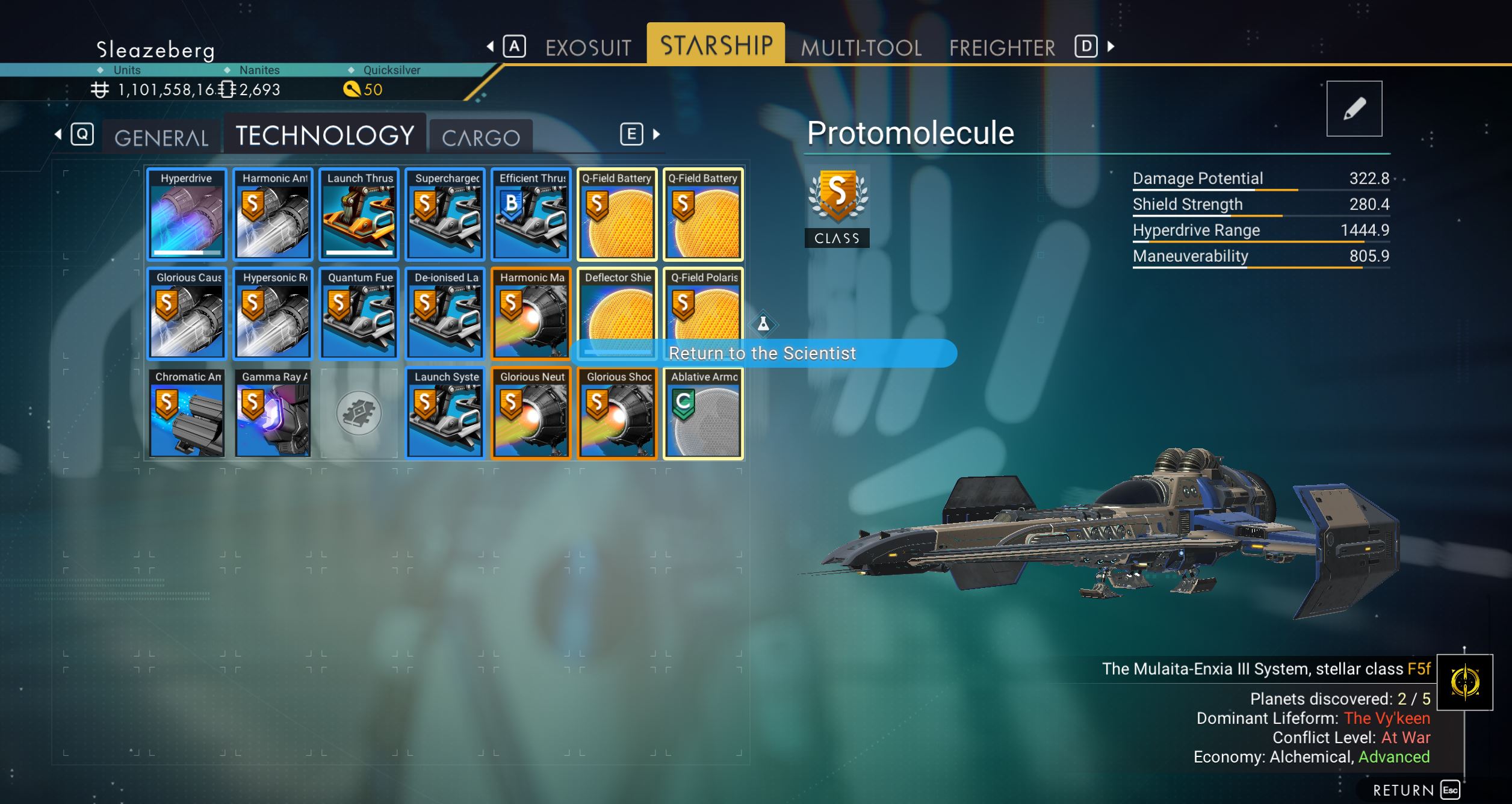The width and height of the screenshot is (1512, 804).
Task: Select the Freighter tab
Action: pos(1002,48)
